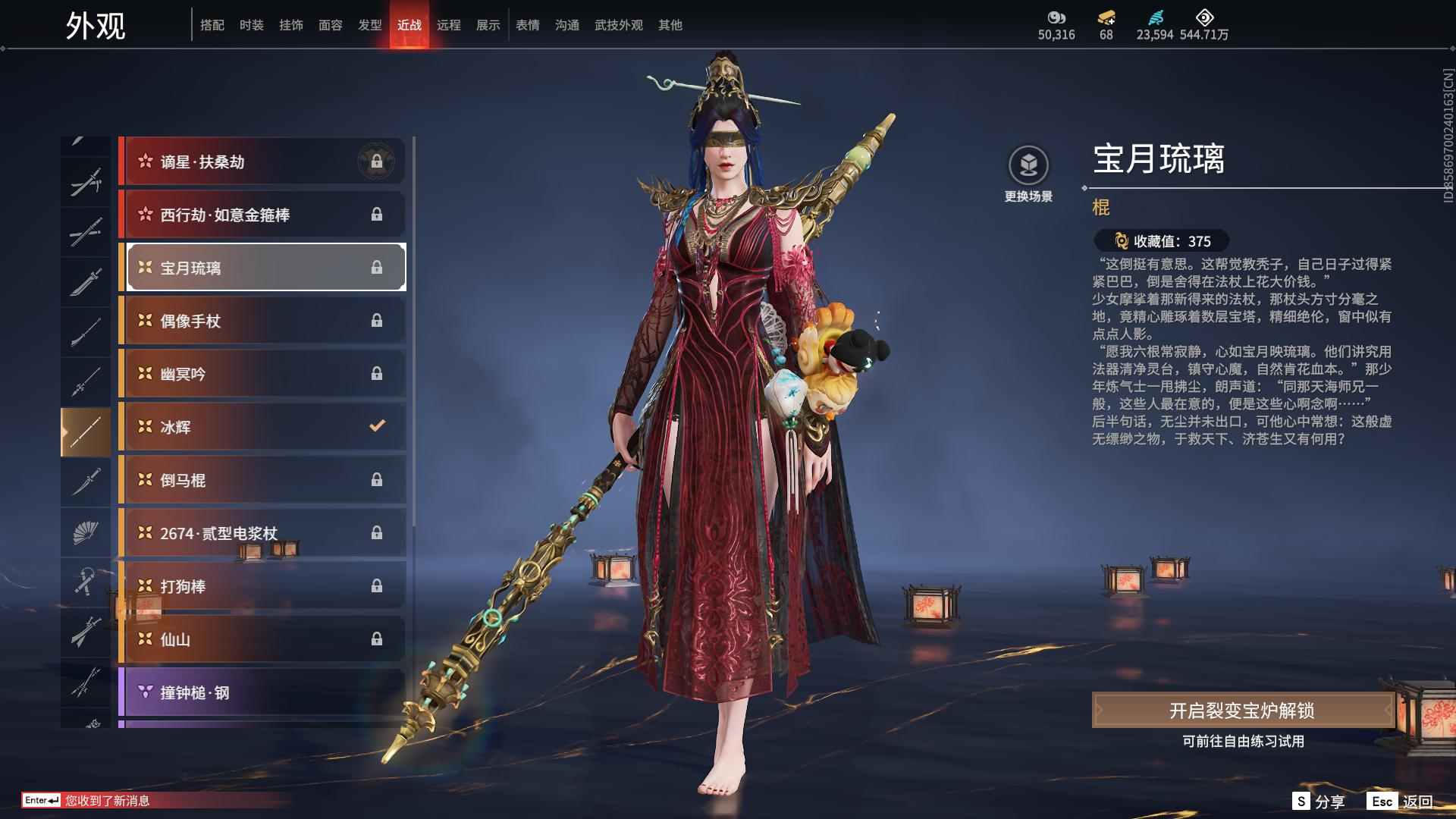Viewport: 1456px width, 819px height.
Task: Select the curved saber weapon category icon
Action: 86,482
